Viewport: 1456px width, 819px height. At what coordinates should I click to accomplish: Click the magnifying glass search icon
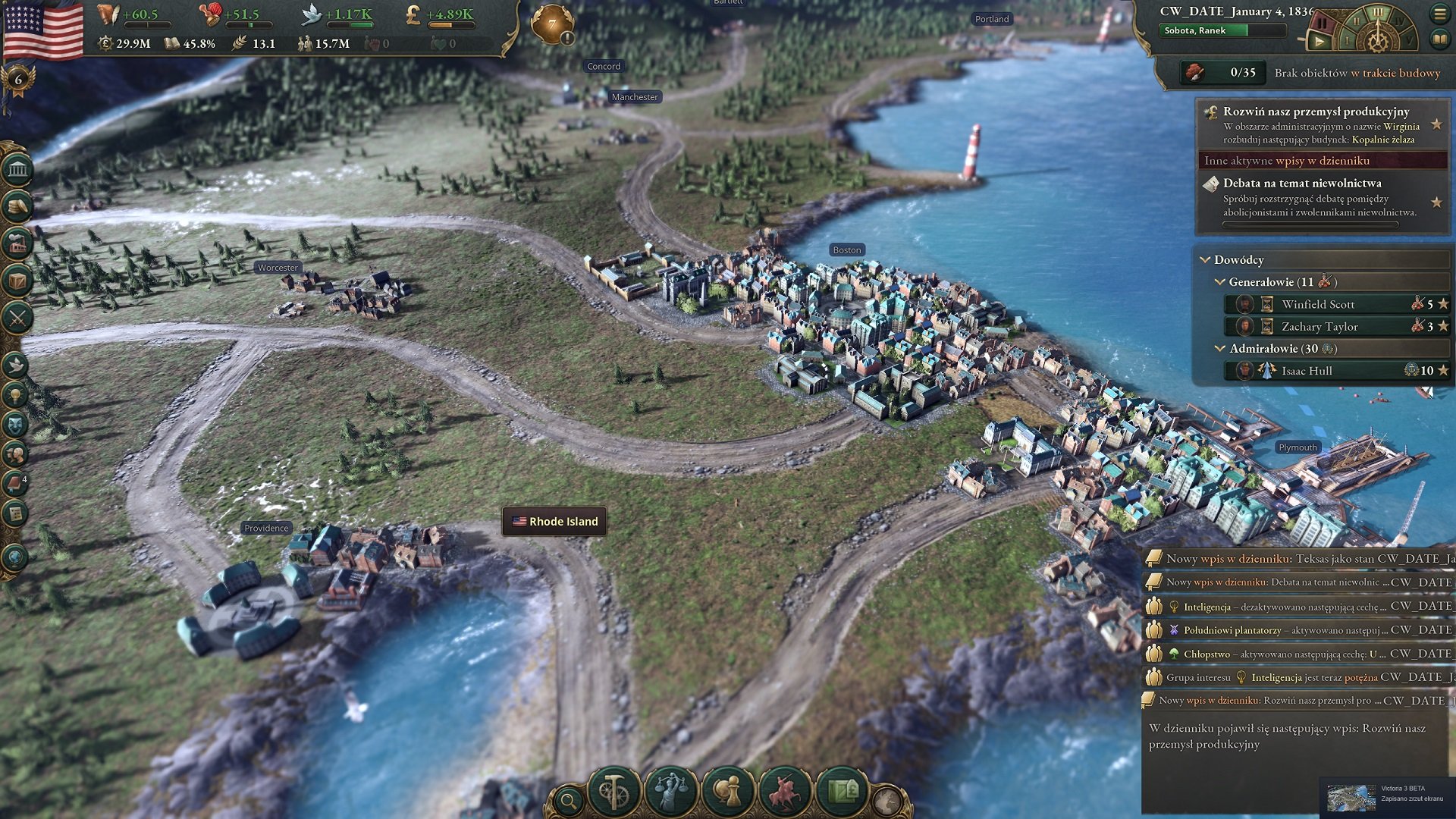pyautogui.click(x=568, y=801)
